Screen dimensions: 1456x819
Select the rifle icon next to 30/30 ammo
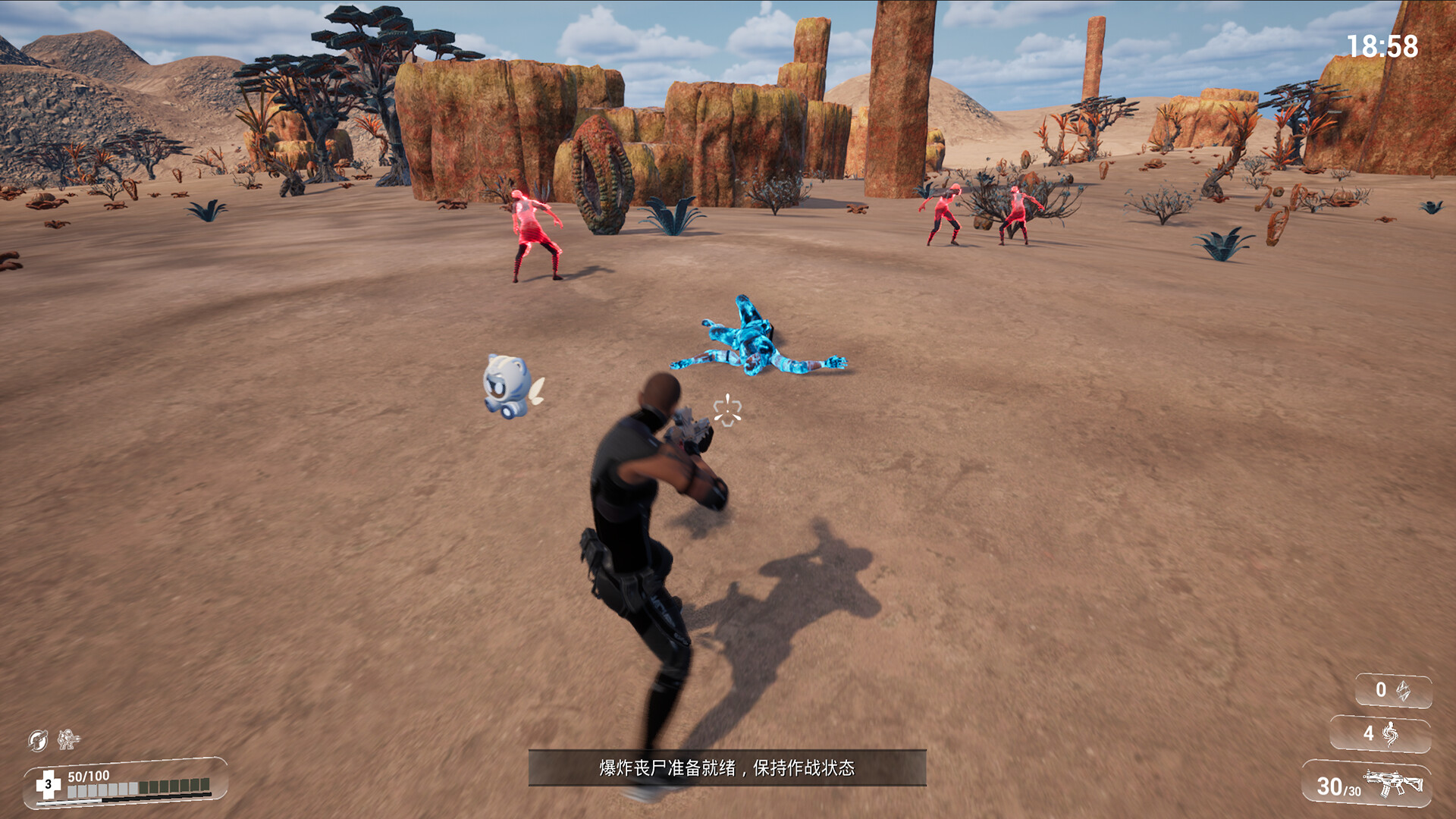pos(1394,782)
